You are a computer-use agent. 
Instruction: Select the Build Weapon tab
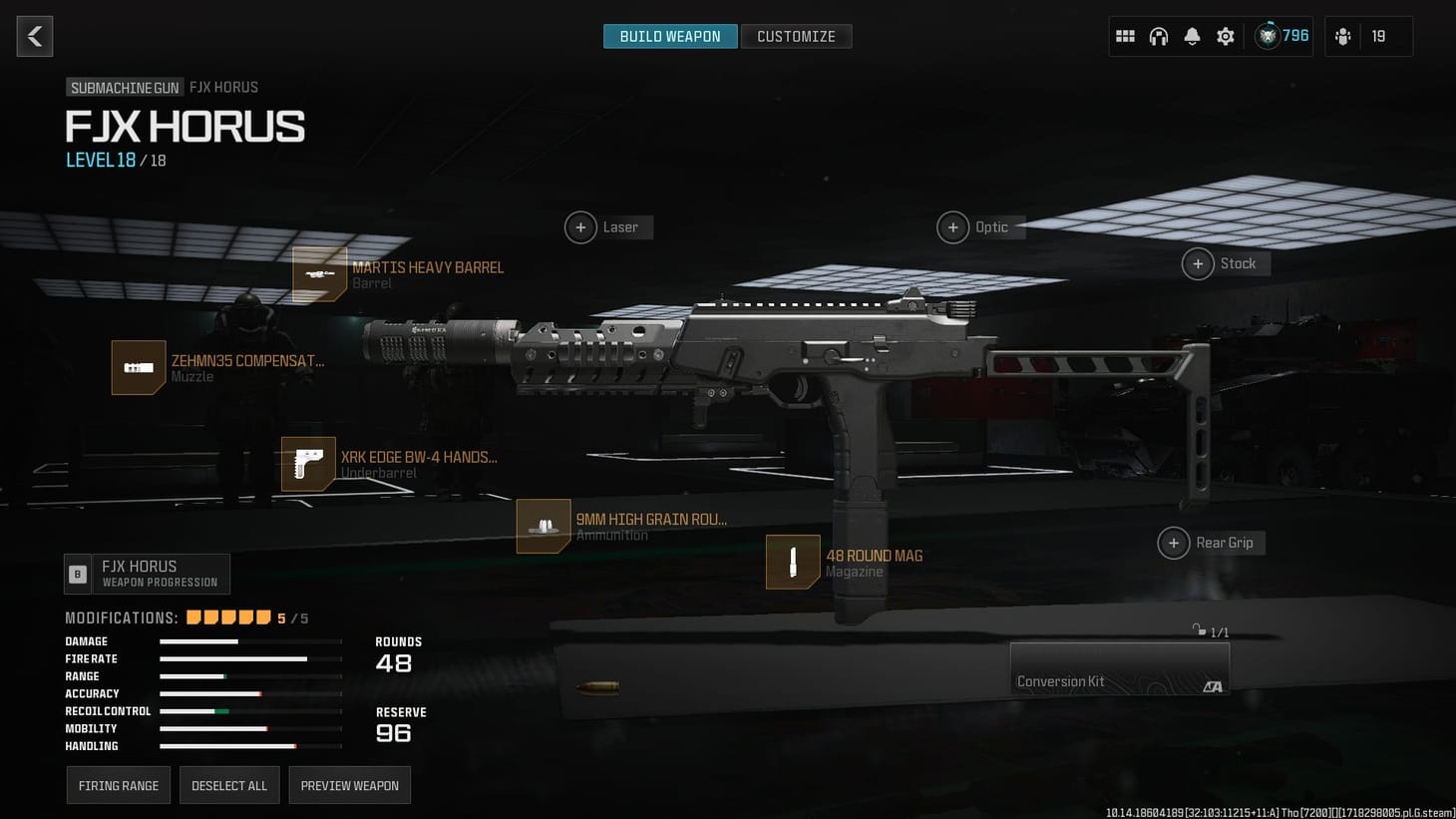669,35
